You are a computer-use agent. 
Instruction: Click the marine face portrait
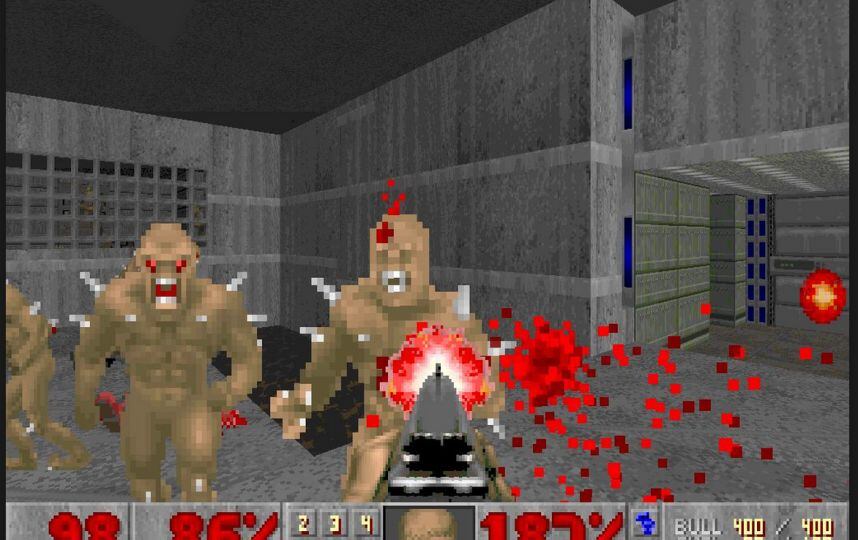click(x=429, y=524)
